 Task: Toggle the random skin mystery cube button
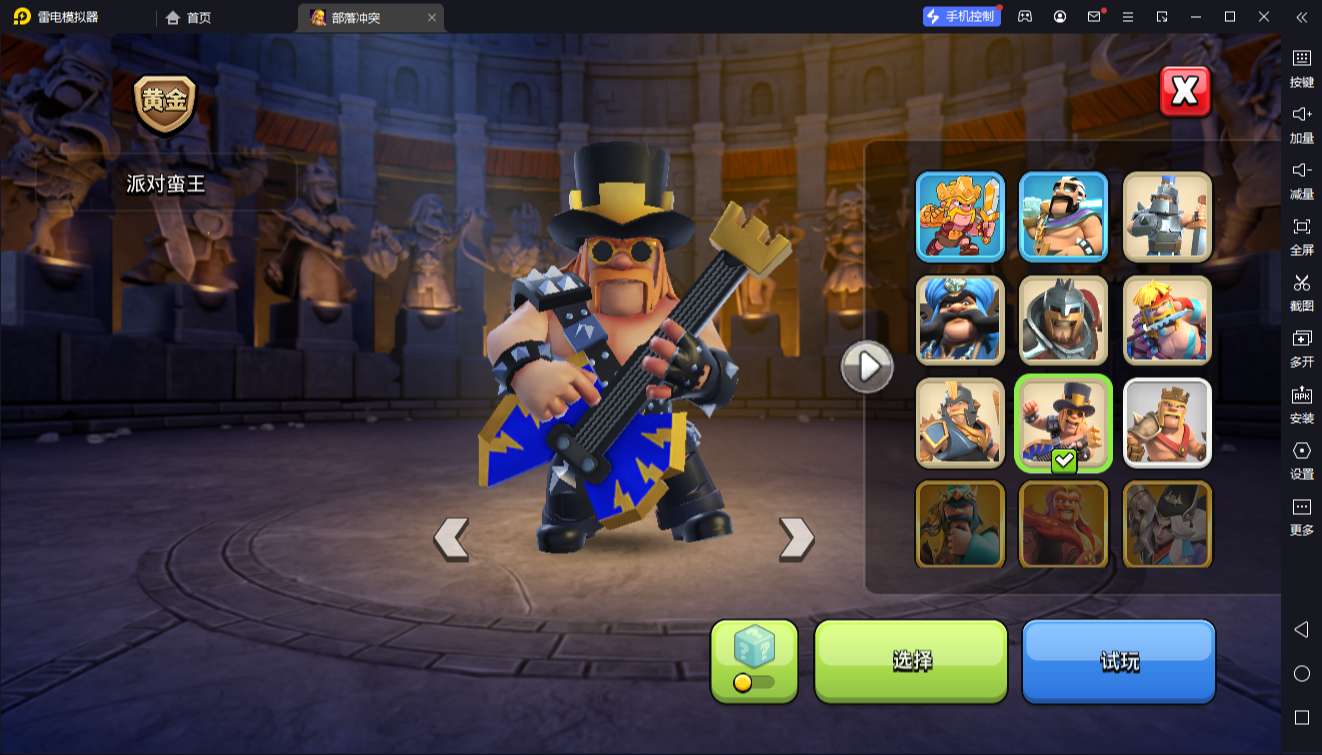(754, 660)
